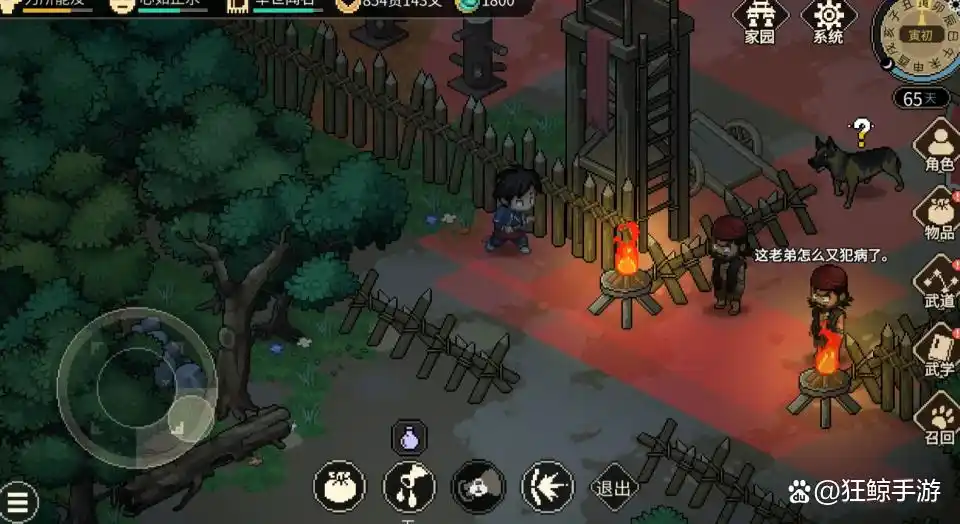Screen dimensions: 960x524
Task: Tap the 召回 paw recall button
Action: [938, 421]
